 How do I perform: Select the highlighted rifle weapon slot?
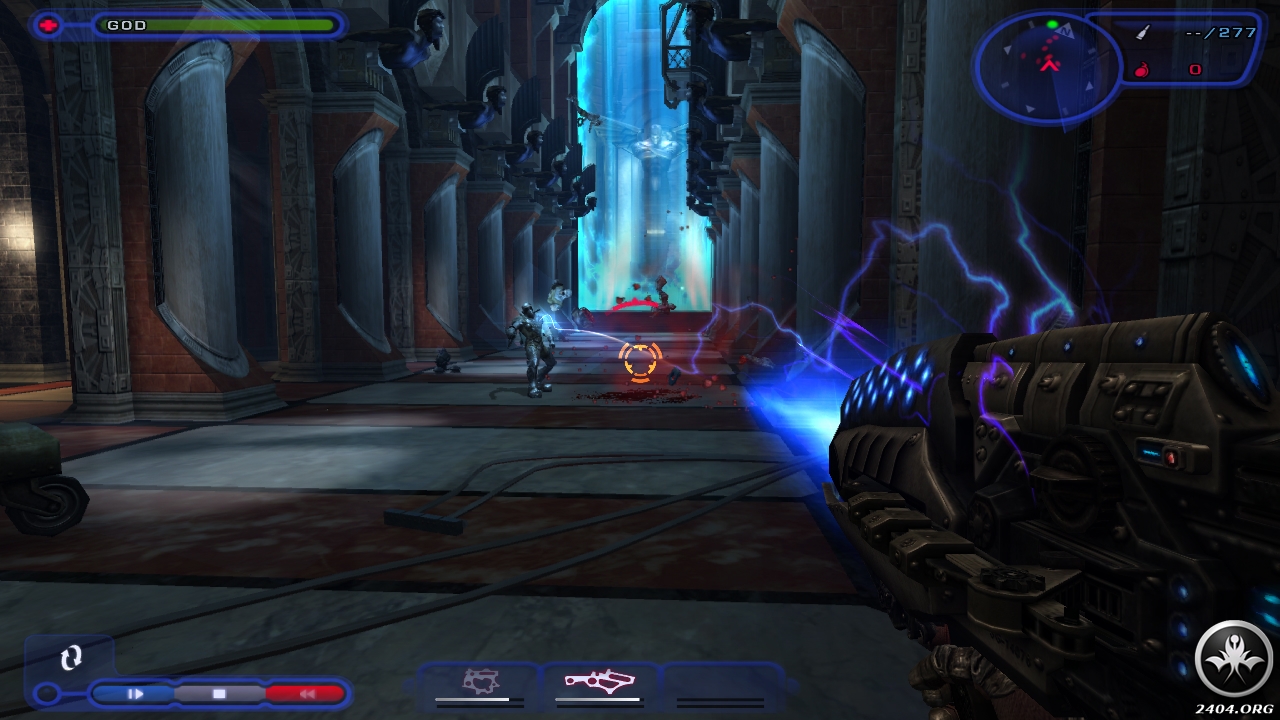pos(598,682)
